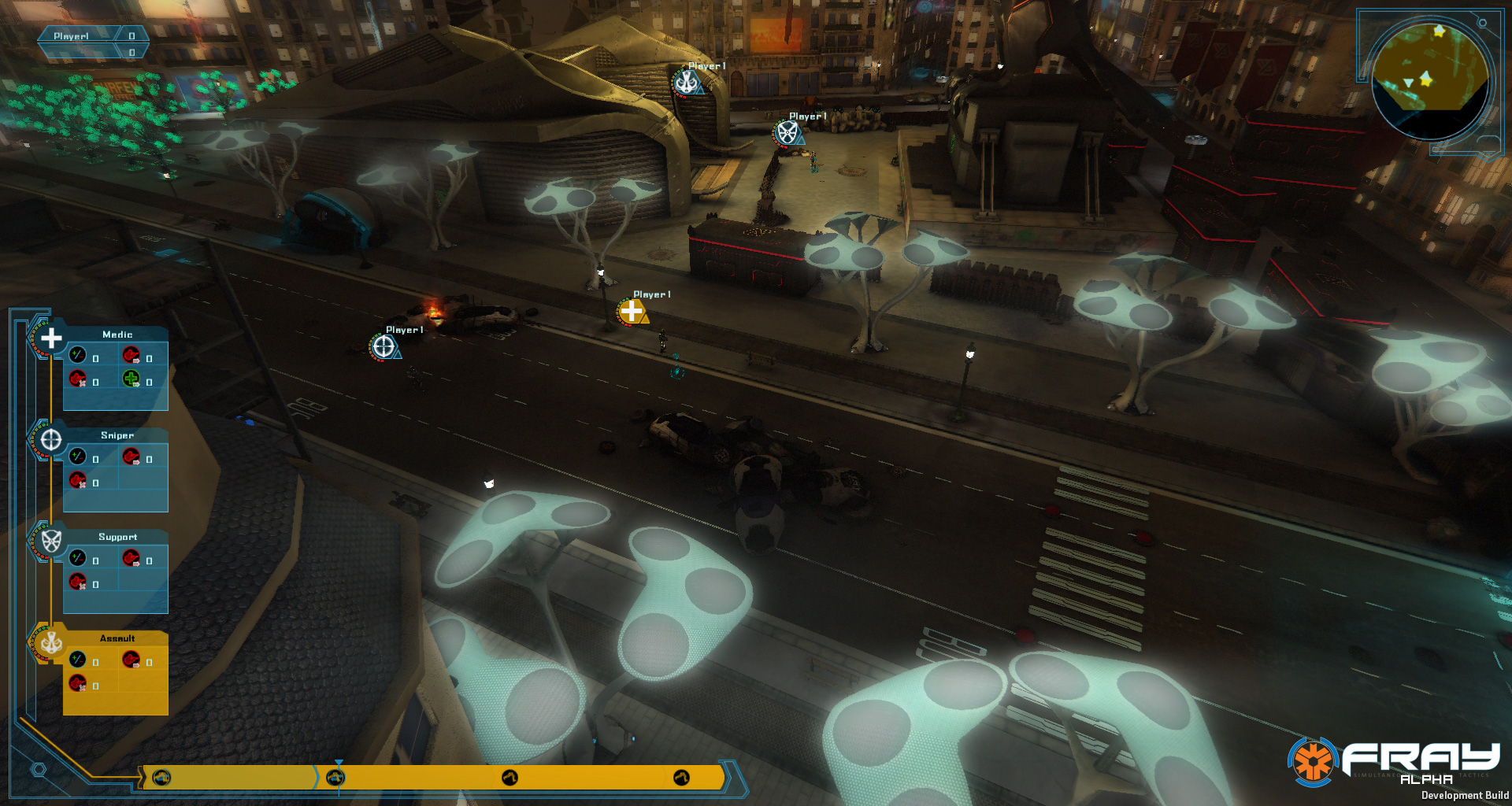Click the Sniper crosshair class icon

[51, 440]
